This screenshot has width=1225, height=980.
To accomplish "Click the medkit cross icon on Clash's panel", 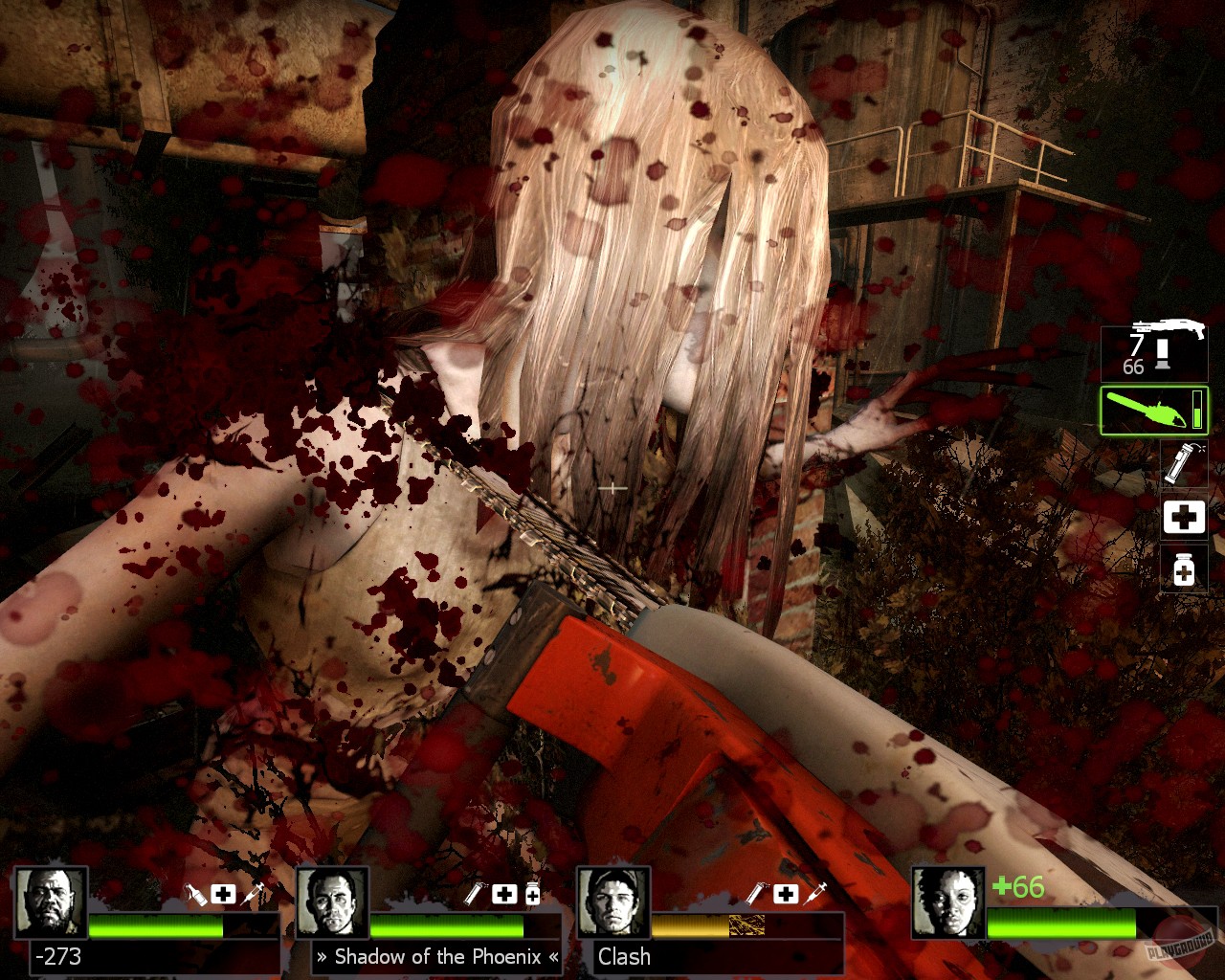I will [x=787, y=894].
